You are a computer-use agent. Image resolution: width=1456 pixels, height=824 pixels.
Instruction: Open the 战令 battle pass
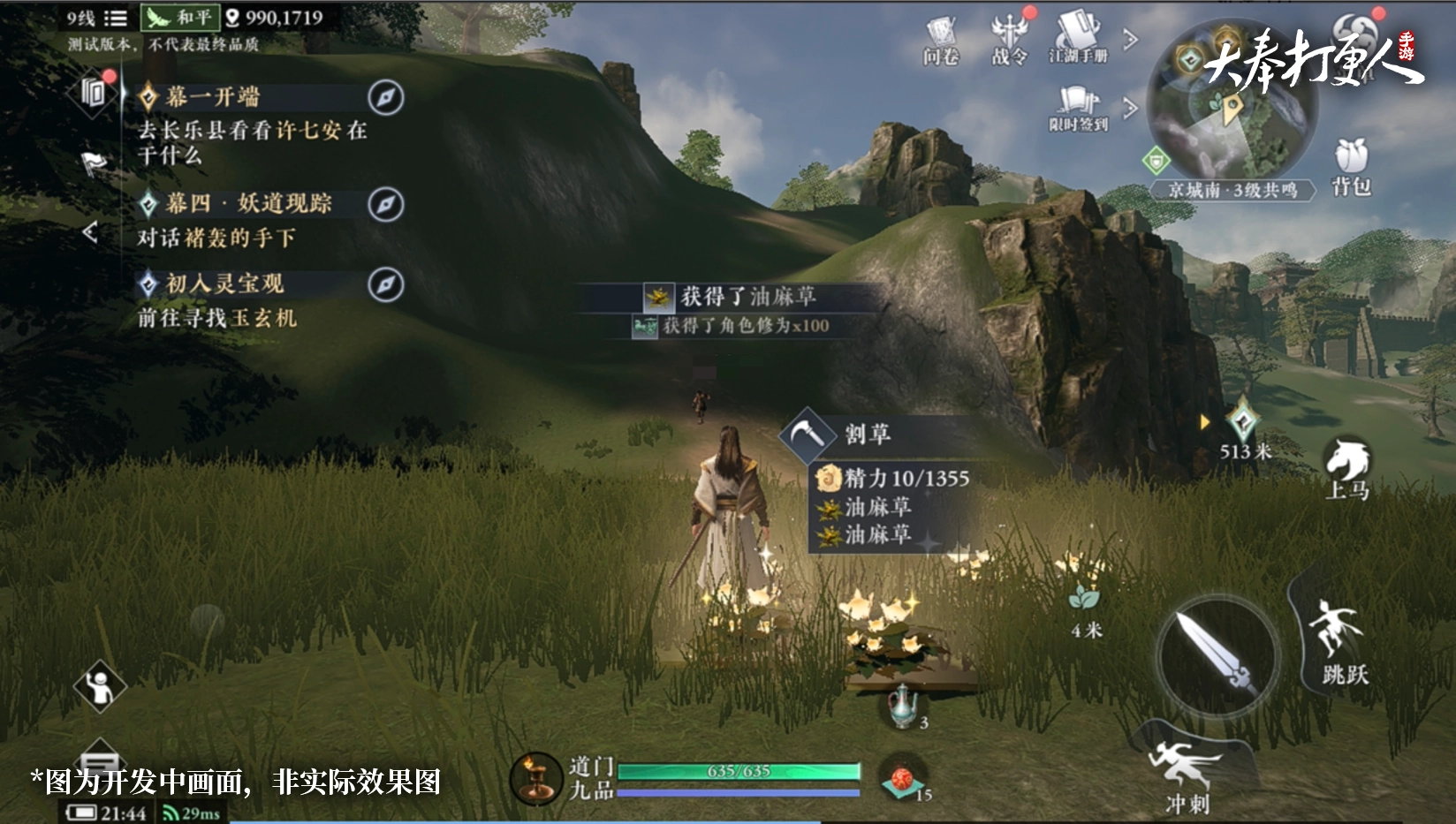click(1009, 39)
